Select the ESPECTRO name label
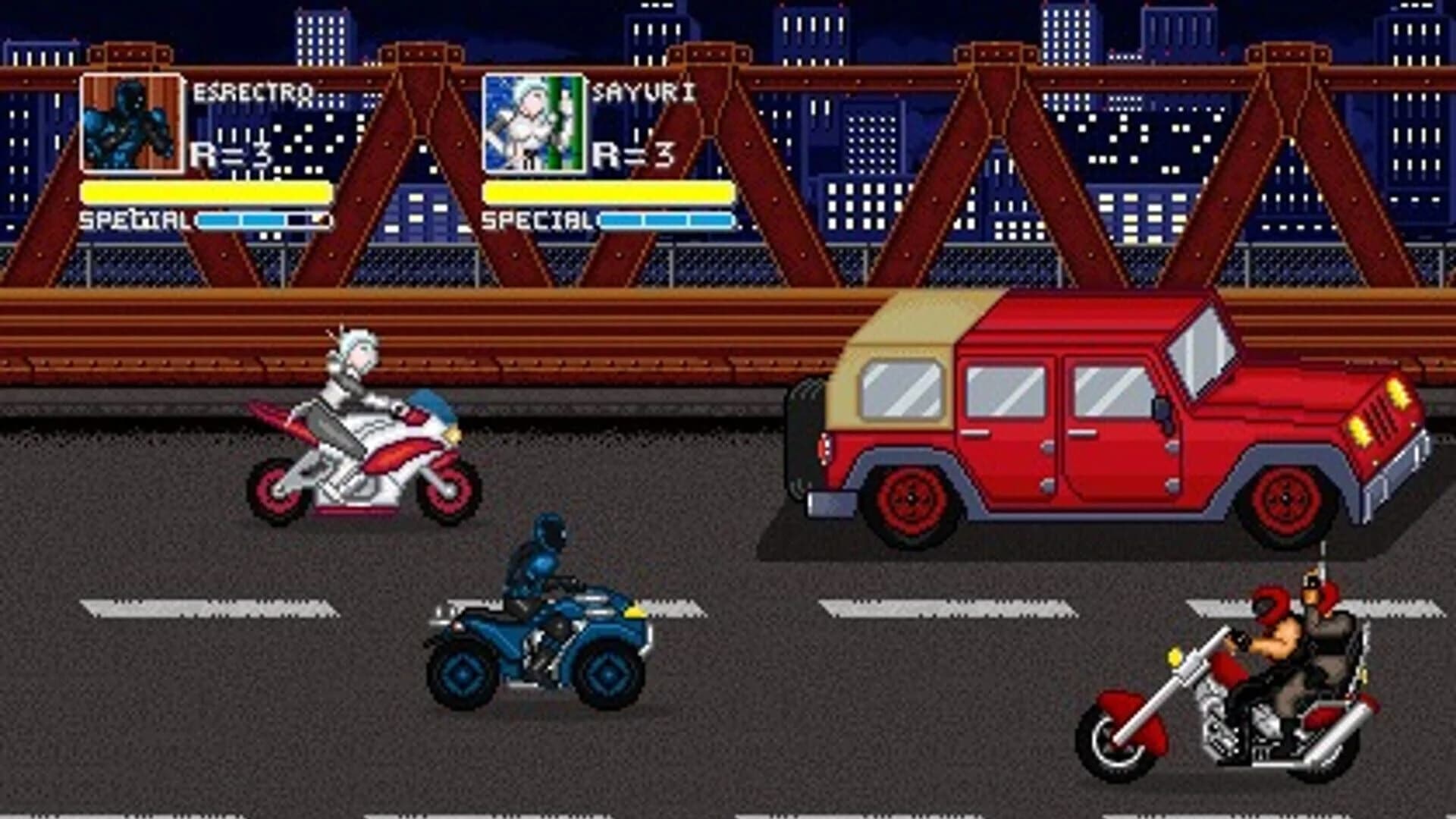This screenshot has height=819, width=1456. [x=253, y=91]
